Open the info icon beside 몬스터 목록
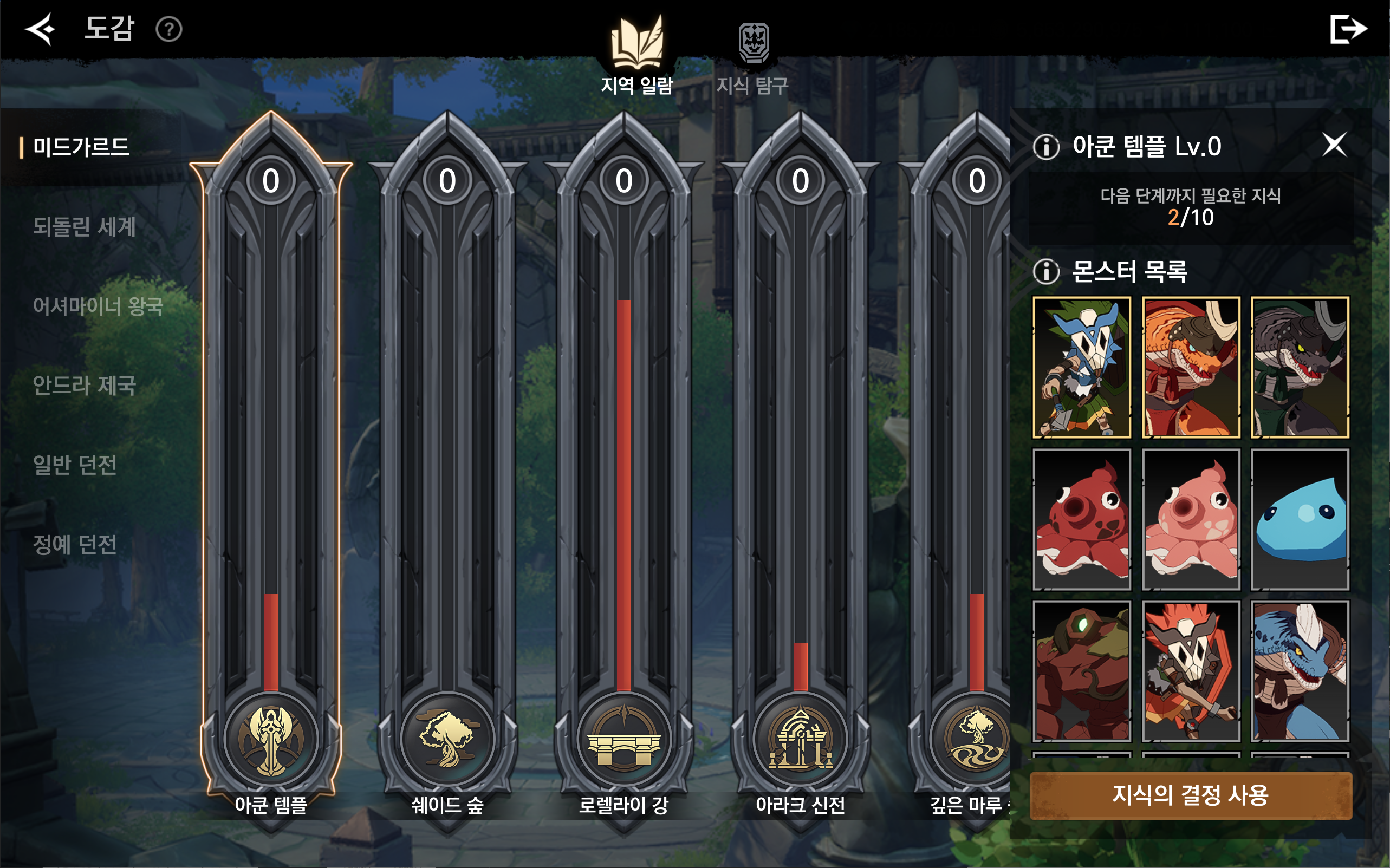Screen dimensions: 1390x868 [1046, 271]
